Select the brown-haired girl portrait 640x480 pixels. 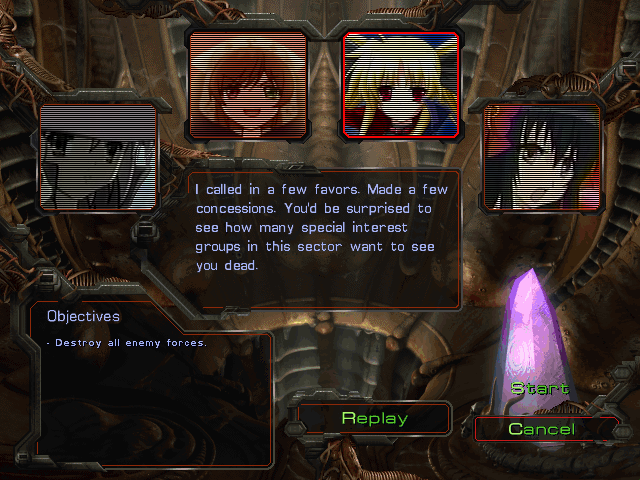coord(247,83)
